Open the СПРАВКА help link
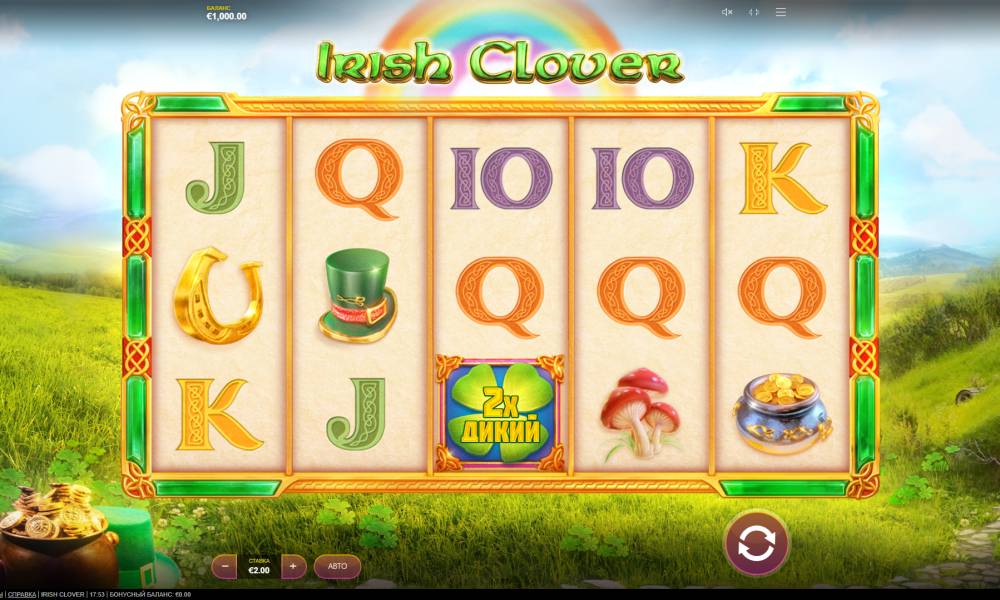 pyautogui.click(x=22, y=595)
